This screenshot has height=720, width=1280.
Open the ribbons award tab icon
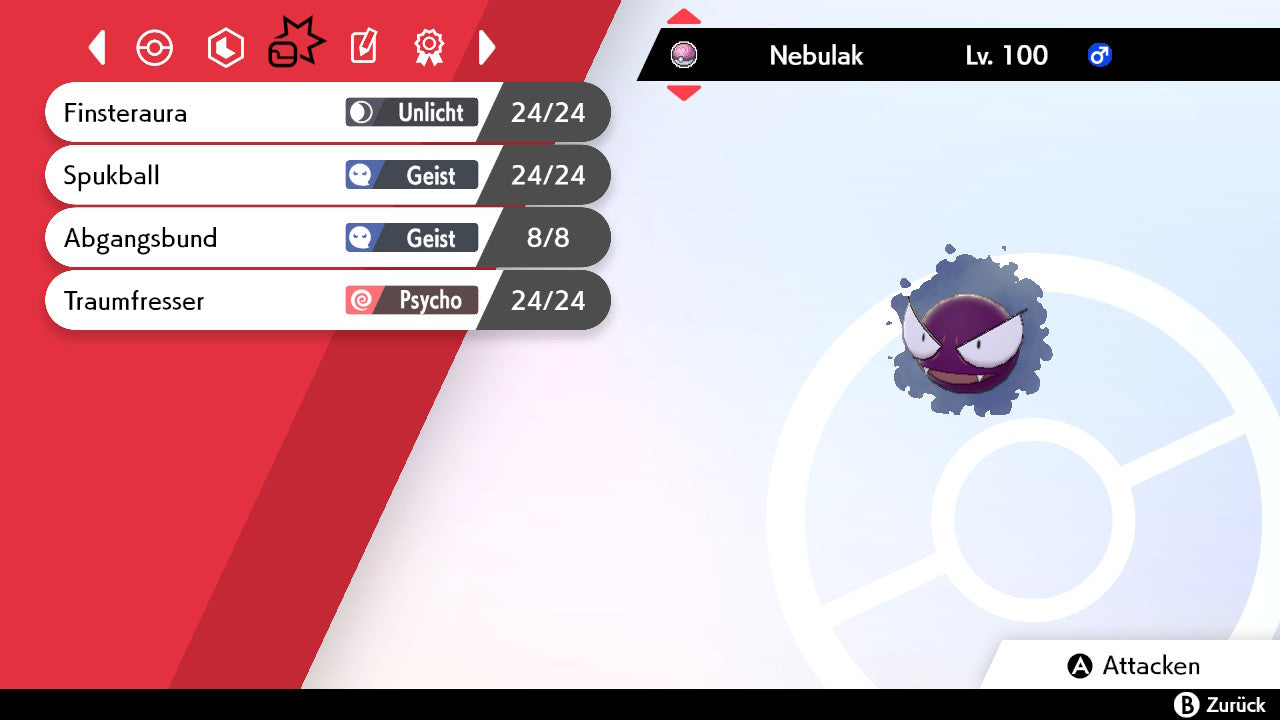pyautogui.click(x=429, y=47)
